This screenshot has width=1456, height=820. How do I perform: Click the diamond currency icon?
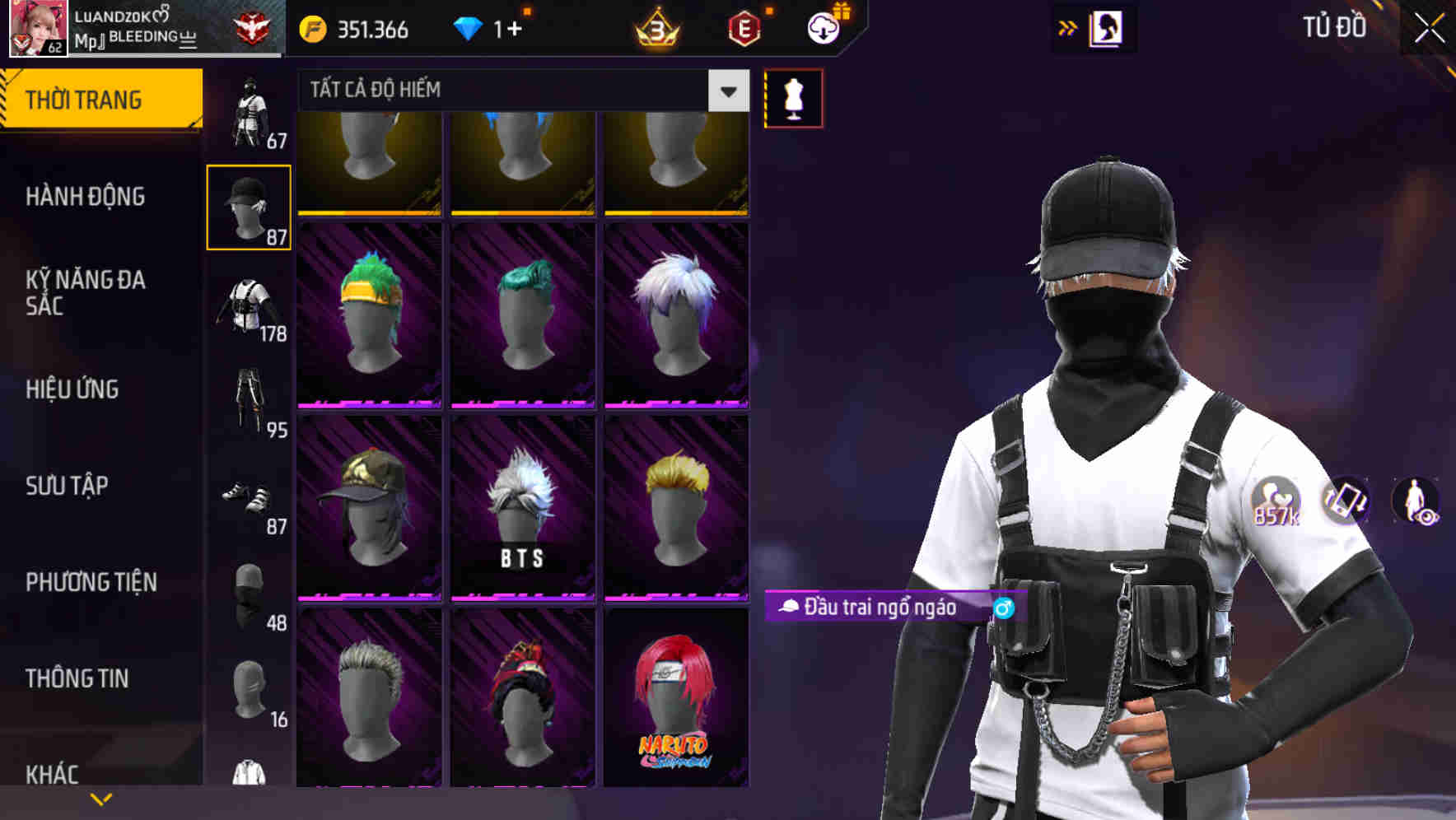click(x=470, y=27)
